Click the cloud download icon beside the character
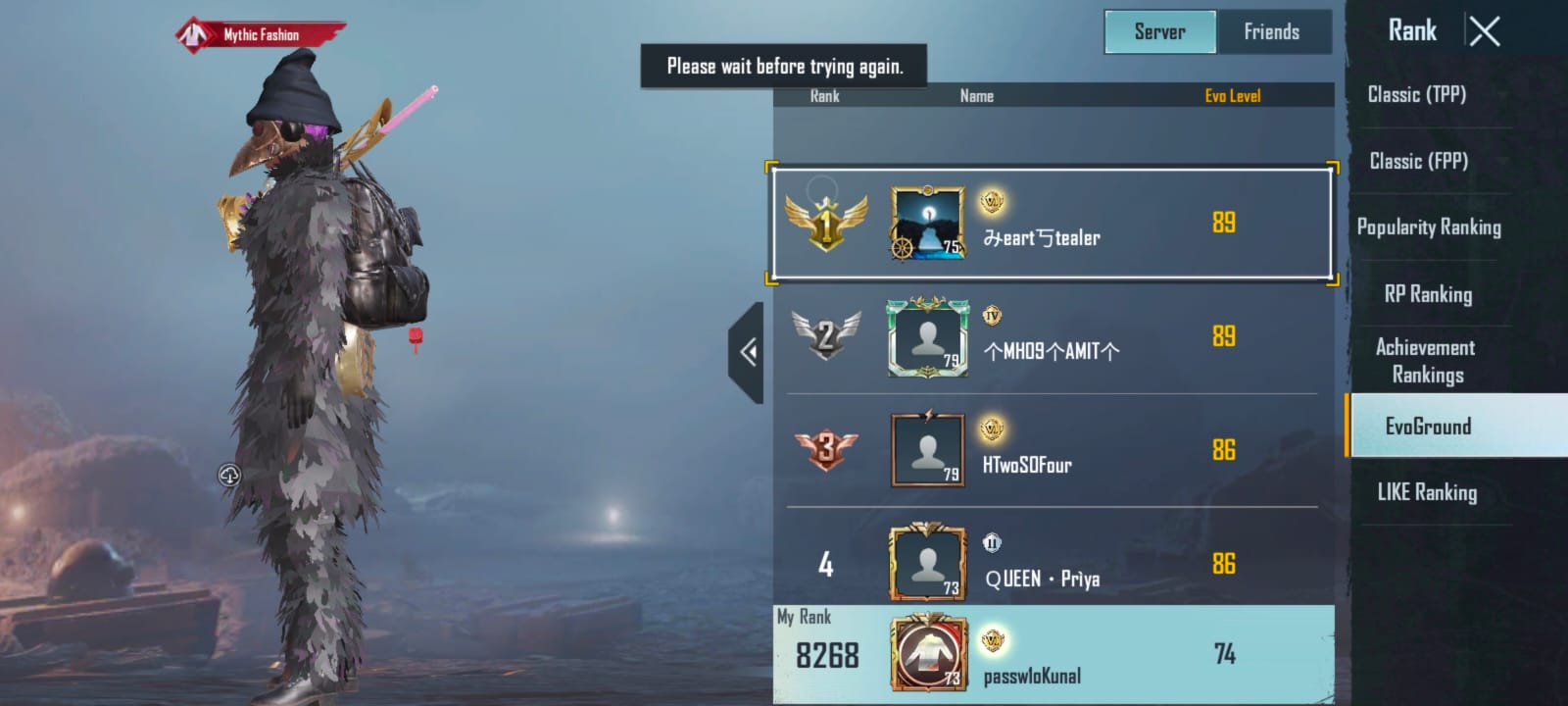Viewport: 1568px width, 706px height. click(x=229, y=476)
